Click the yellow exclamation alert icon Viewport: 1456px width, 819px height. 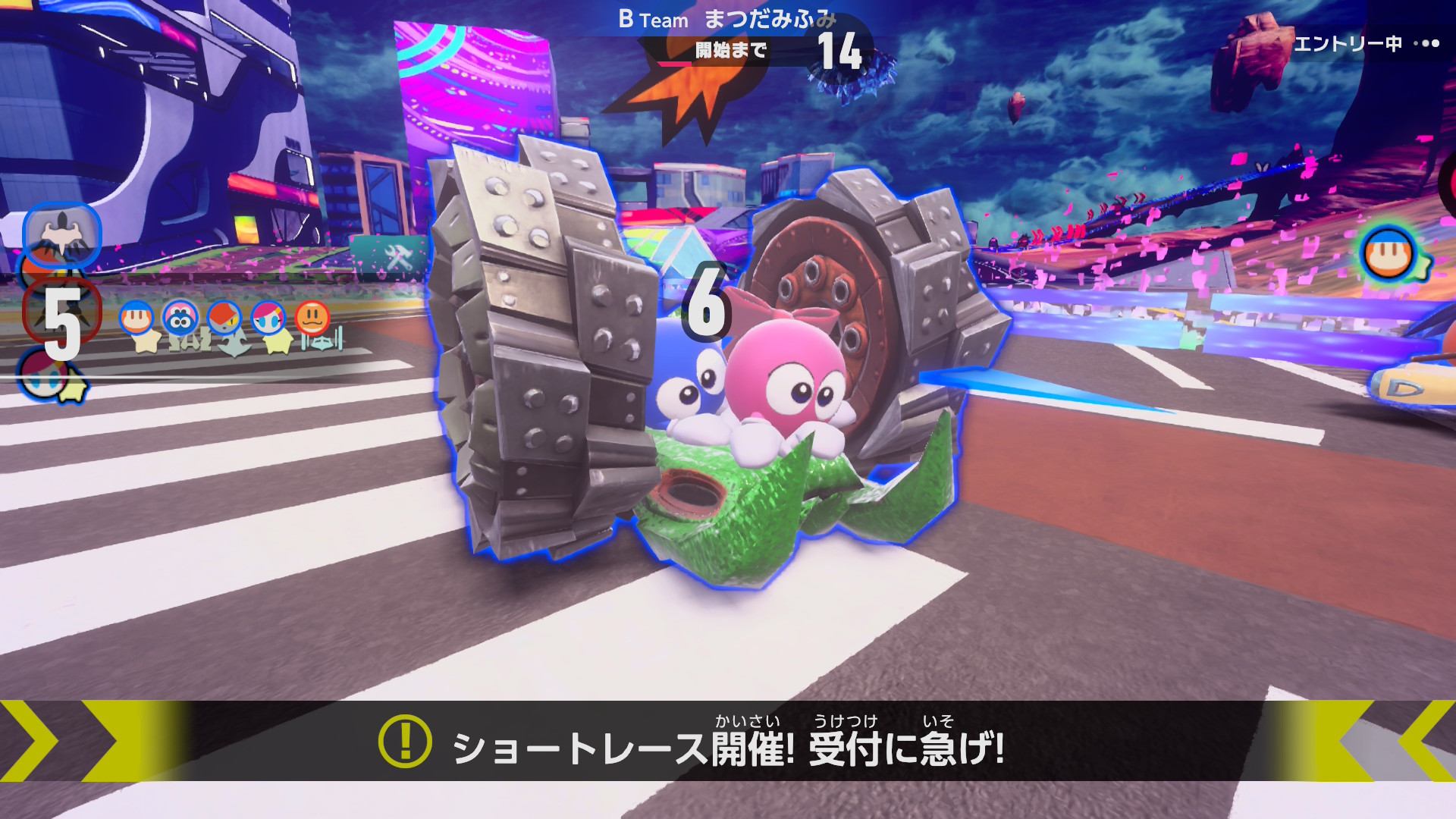coord(405,742)
